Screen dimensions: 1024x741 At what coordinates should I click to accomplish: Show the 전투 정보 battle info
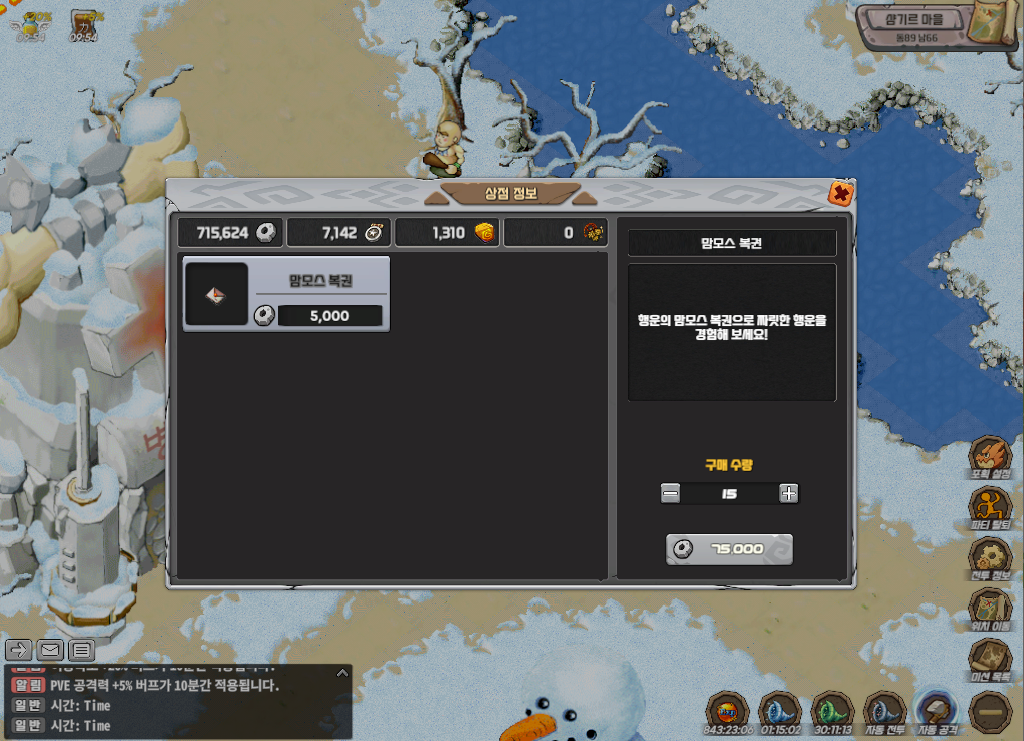click(990, 558)
